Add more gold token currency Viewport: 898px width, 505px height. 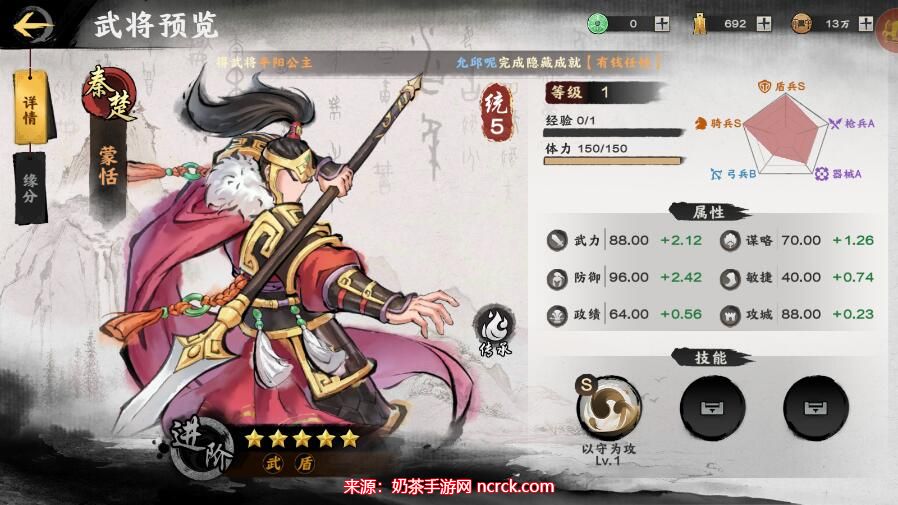coord(764,23)
